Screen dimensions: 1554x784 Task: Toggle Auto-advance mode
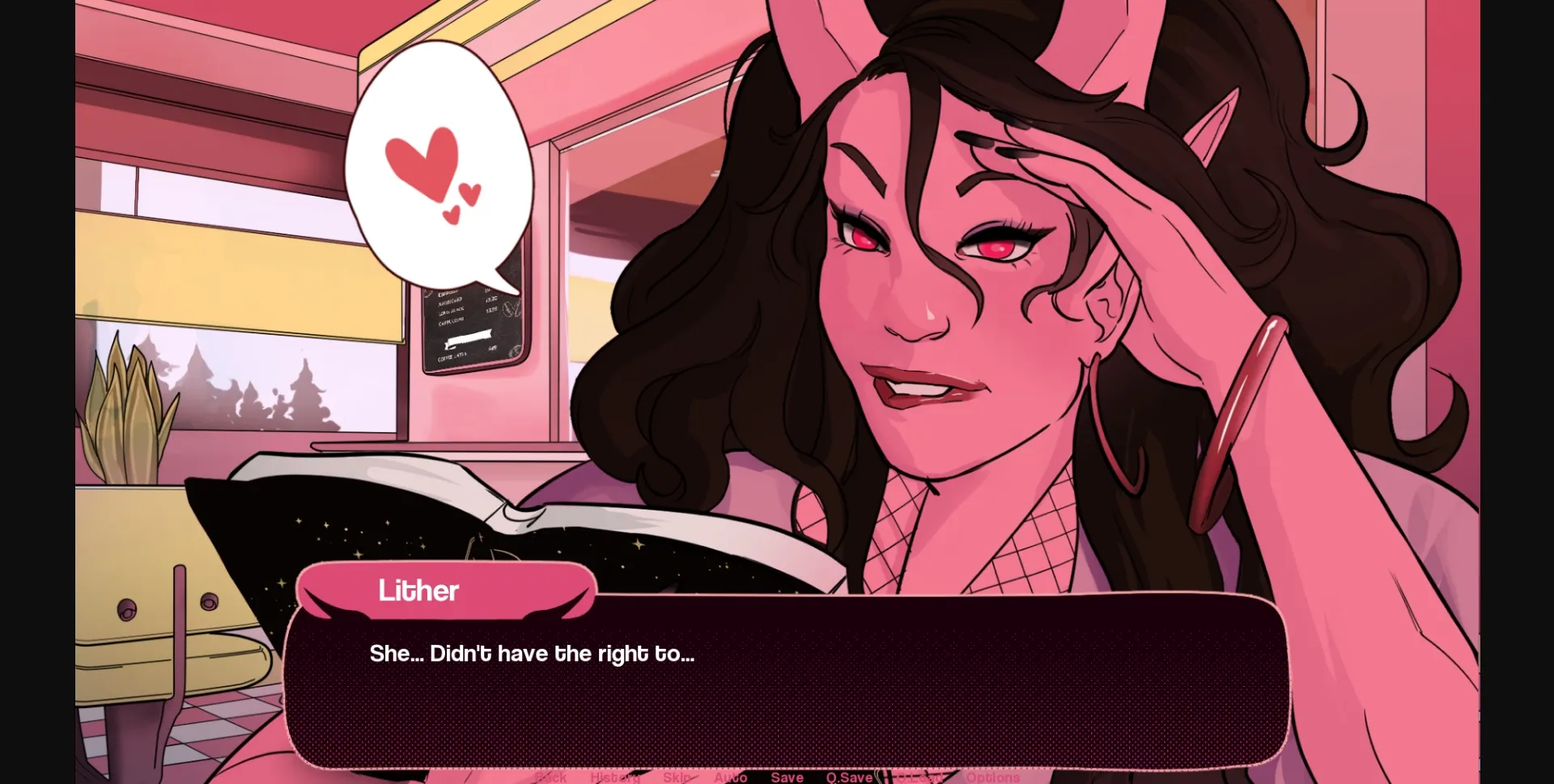pyautogui.click(x=731, y=777)
